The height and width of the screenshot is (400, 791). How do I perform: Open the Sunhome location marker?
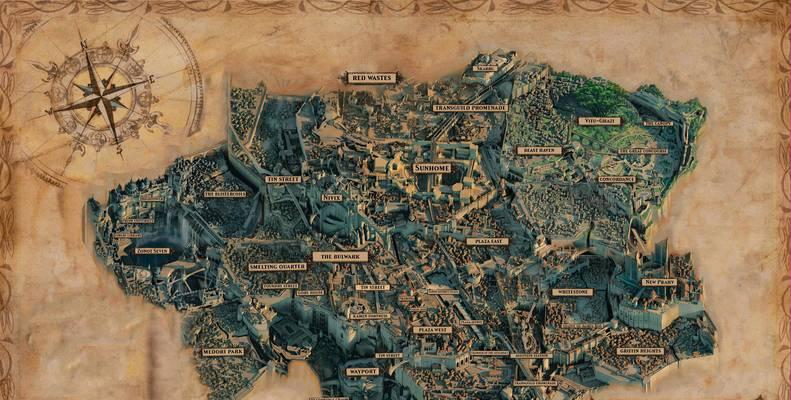pos(432,168)
